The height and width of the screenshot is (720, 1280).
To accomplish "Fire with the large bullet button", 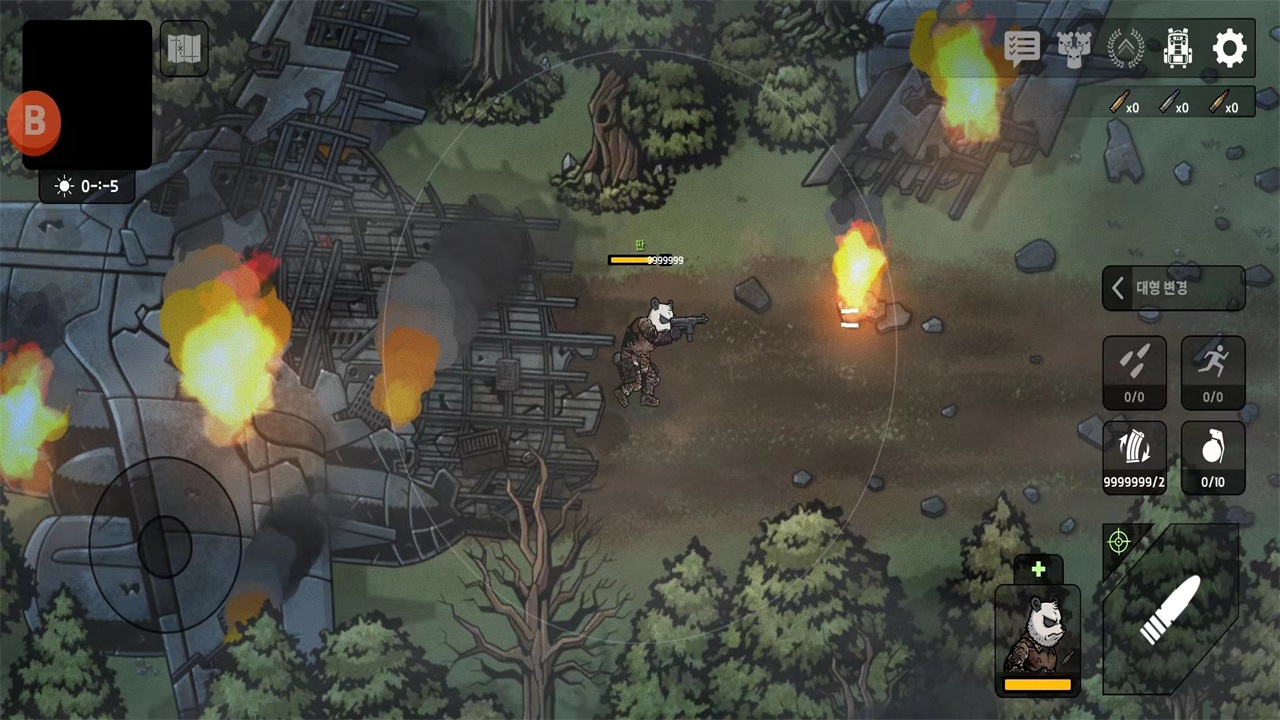I will [x=1171, y=608].
